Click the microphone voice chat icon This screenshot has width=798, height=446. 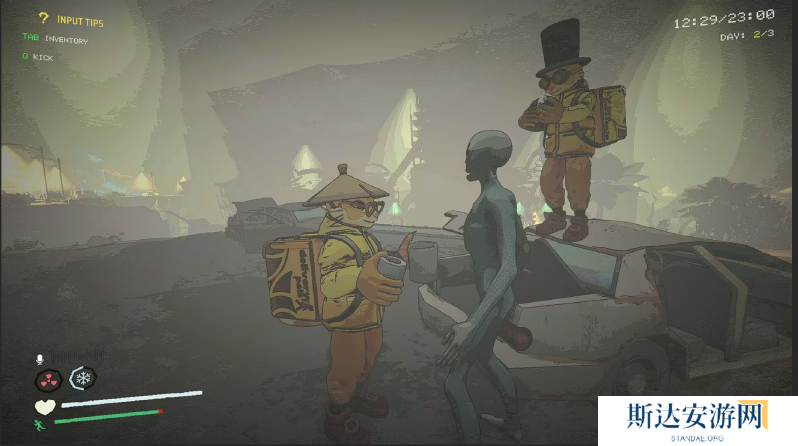click(x=41, y=357)
